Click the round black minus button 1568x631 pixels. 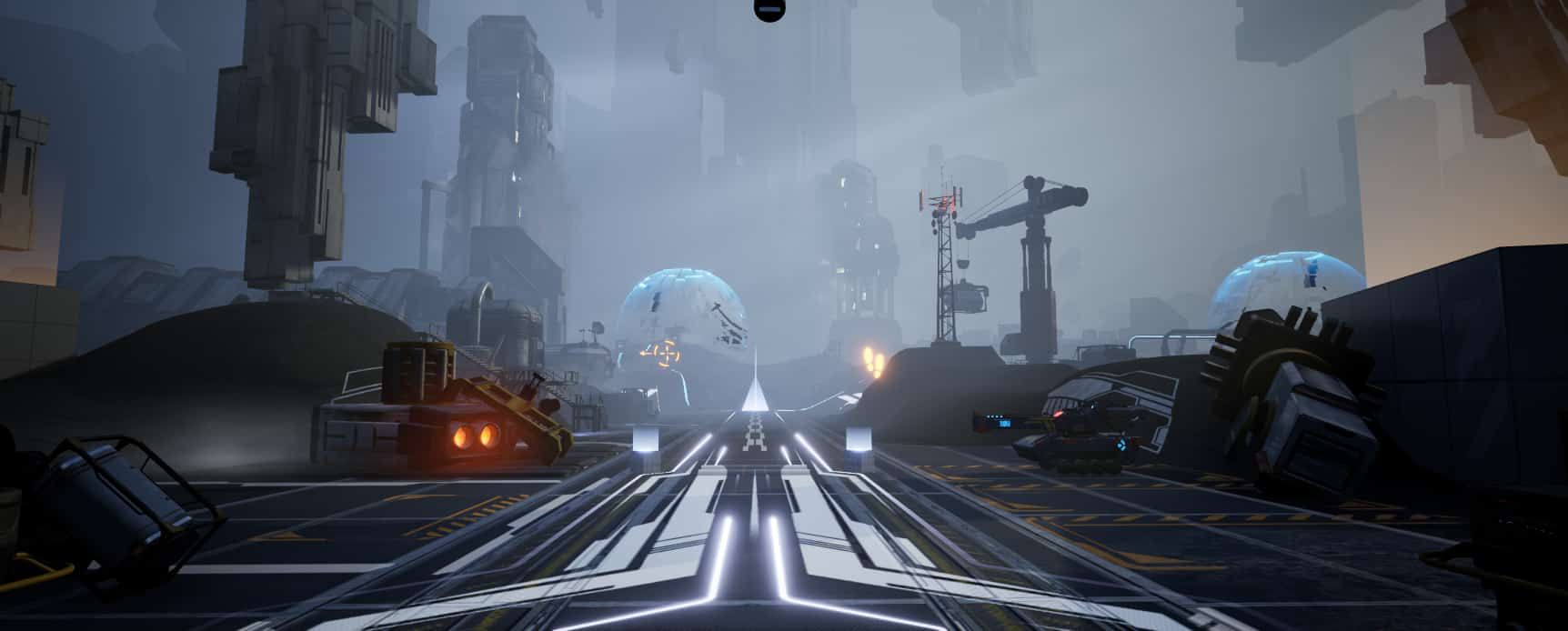(x=768, y=8)
